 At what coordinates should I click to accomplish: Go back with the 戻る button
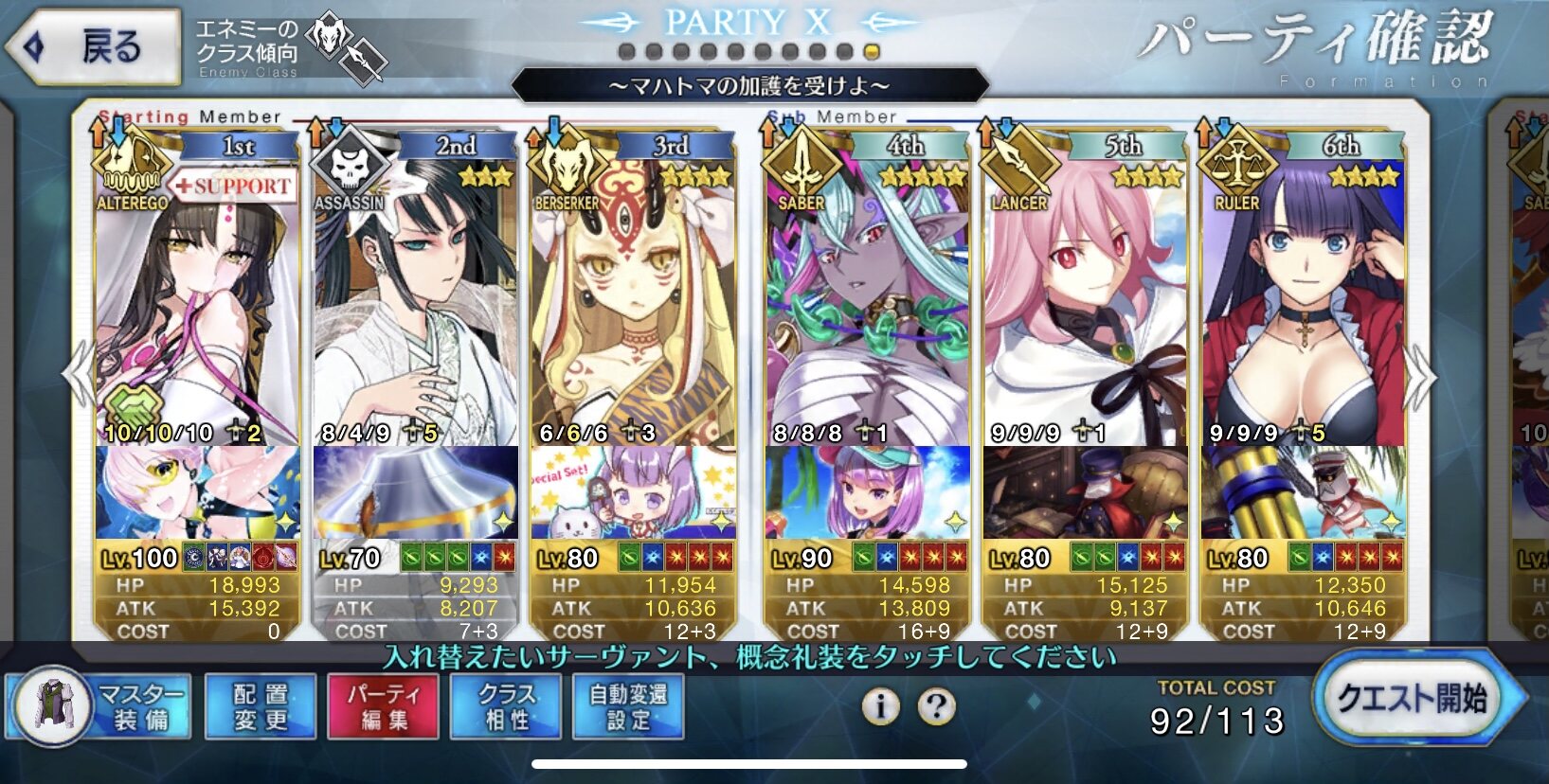[93, 45]
